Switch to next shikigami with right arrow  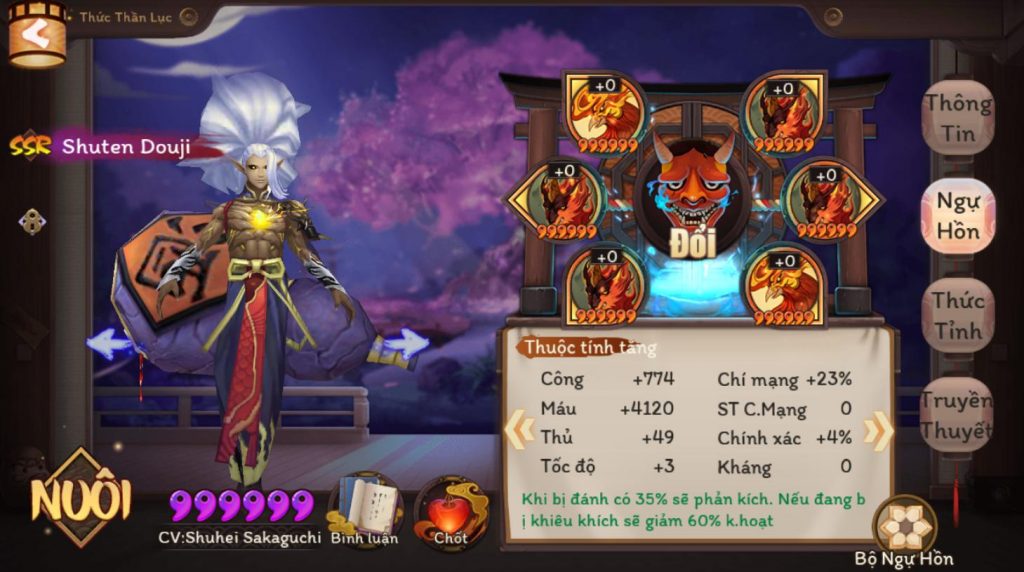tap(406, 344)
